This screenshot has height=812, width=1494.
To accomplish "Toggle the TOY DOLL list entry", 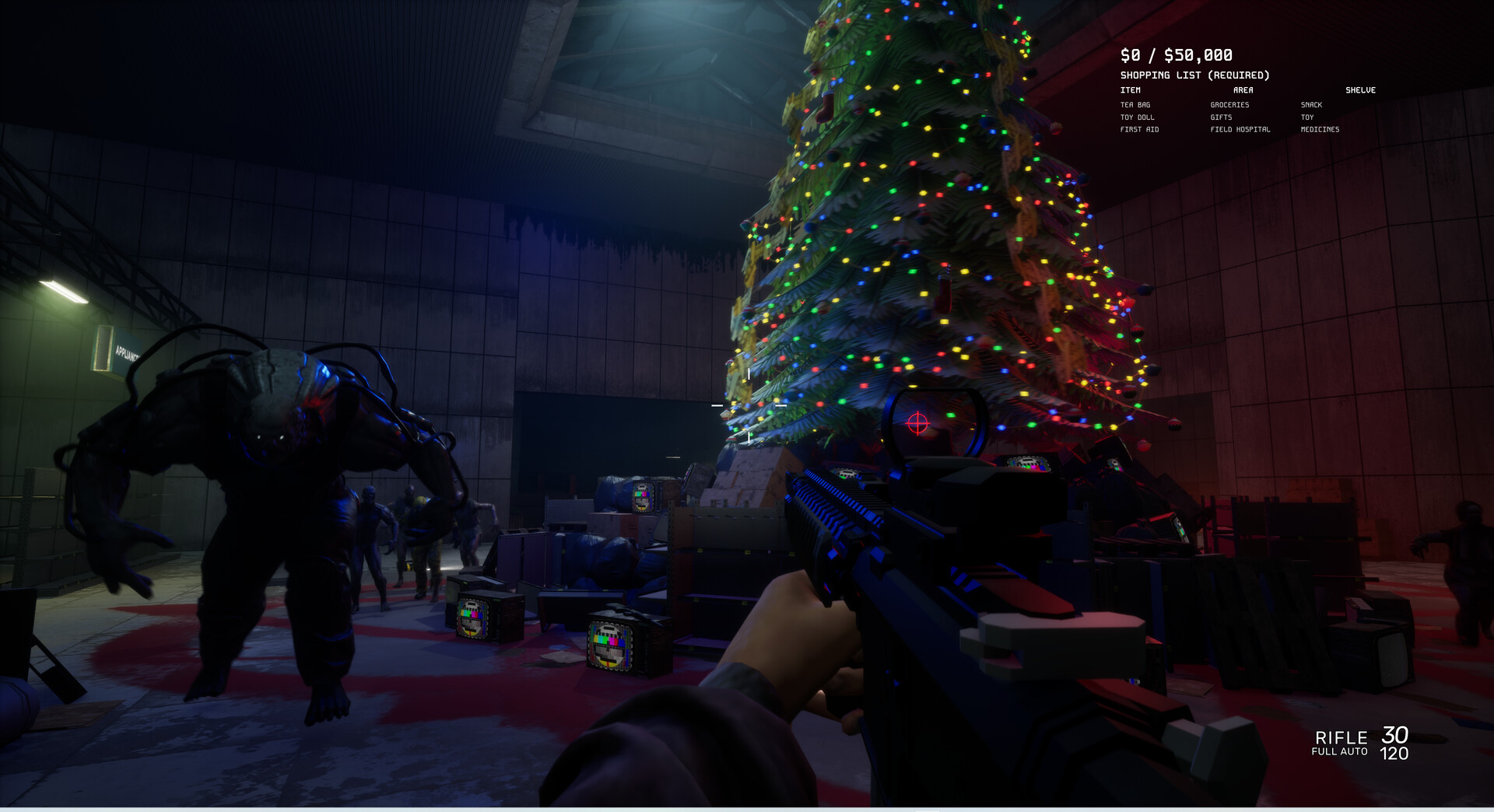I will 1137,117.
